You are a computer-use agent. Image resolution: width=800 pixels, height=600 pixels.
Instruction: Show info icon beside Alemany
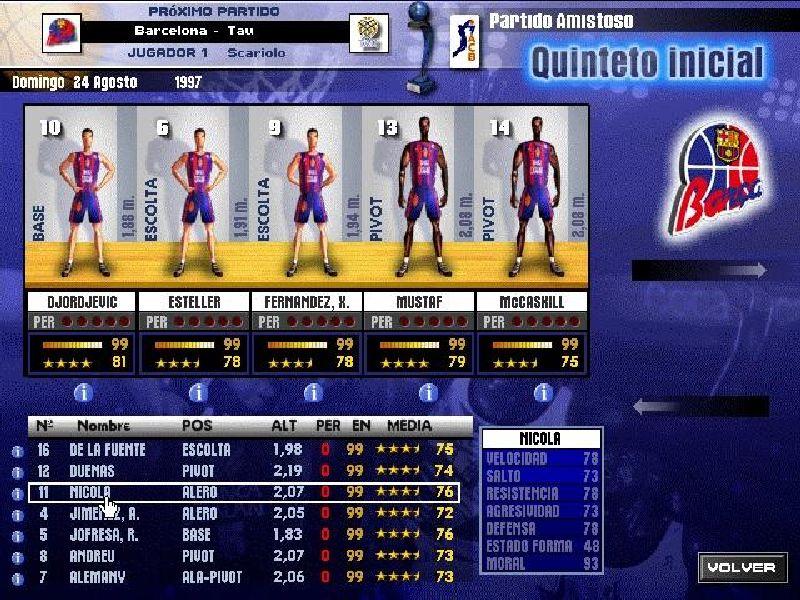17,577
